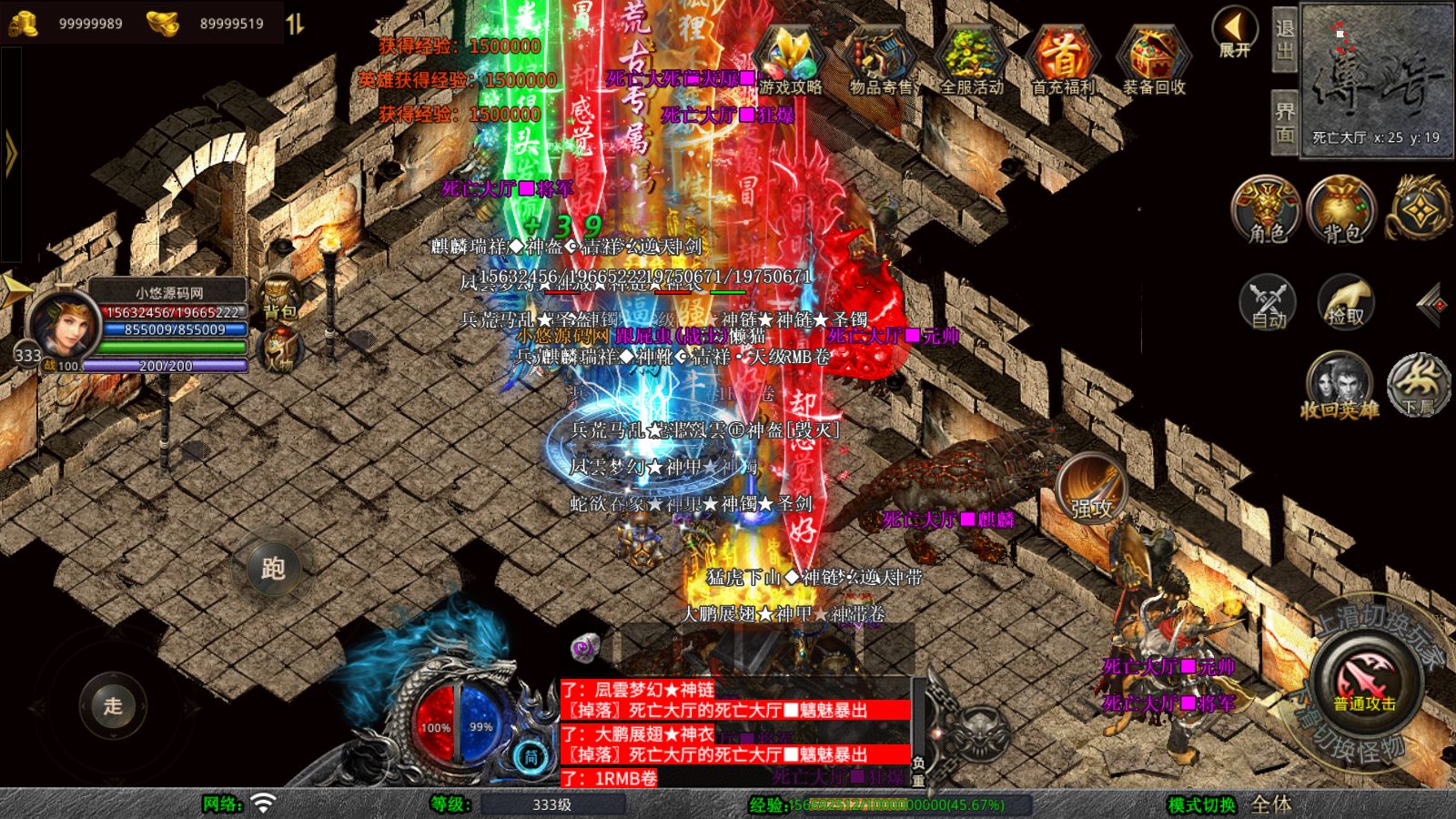The image size is (1456, 819).
Task: Show the 全服活动 server events
Action: point(972,59)
